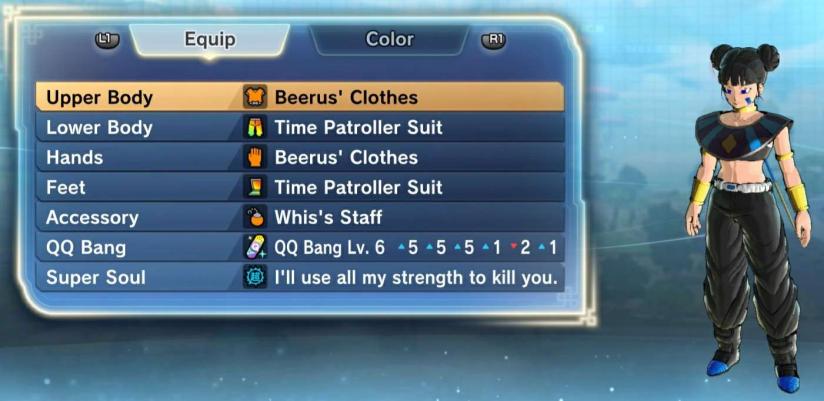The width and height of the screenshot is (824, 401).
Task: Choose the Lower Body slot
Action: pos(300,128)
